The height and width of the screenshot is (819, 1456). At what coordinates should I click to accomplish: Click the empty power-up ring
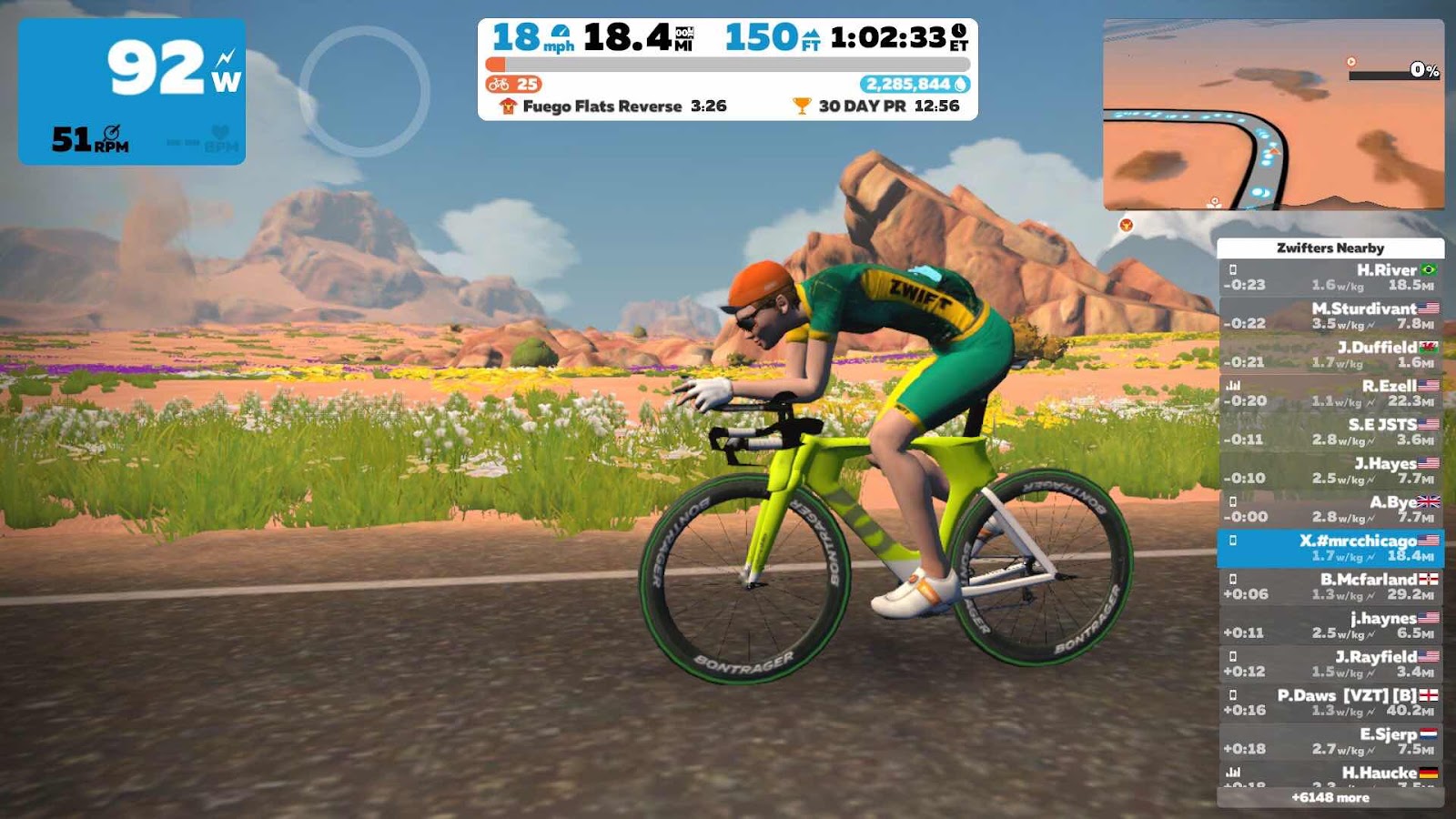[364, 91]
